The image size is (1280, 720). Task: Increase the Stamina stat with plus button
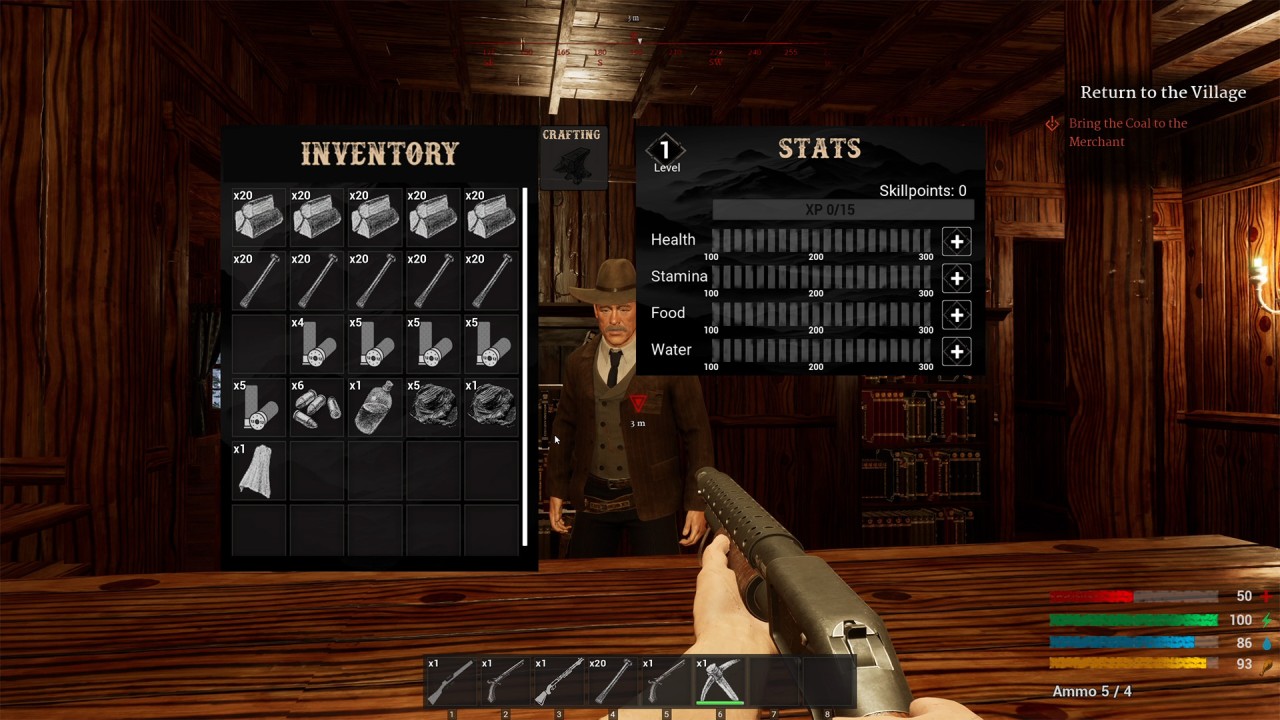click(x=956, y=278)
